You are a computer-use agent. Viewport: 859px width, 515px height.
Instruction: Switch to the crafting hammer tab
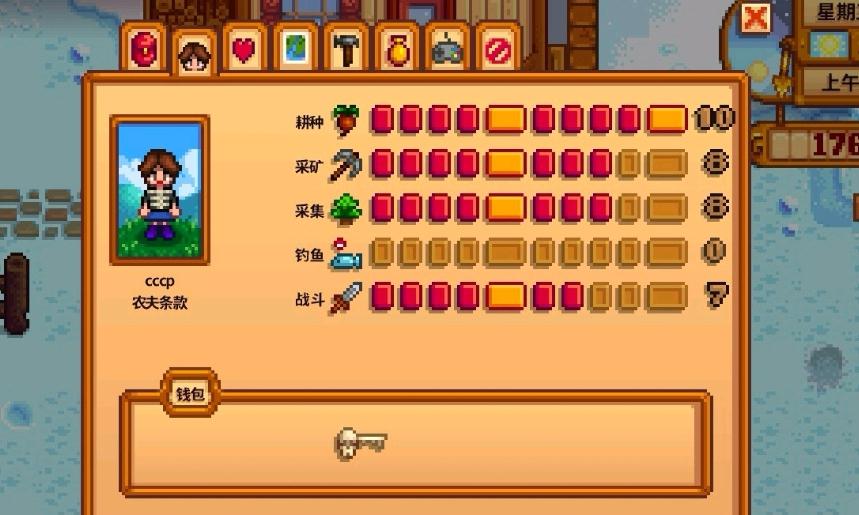click(x=346, y=49)
